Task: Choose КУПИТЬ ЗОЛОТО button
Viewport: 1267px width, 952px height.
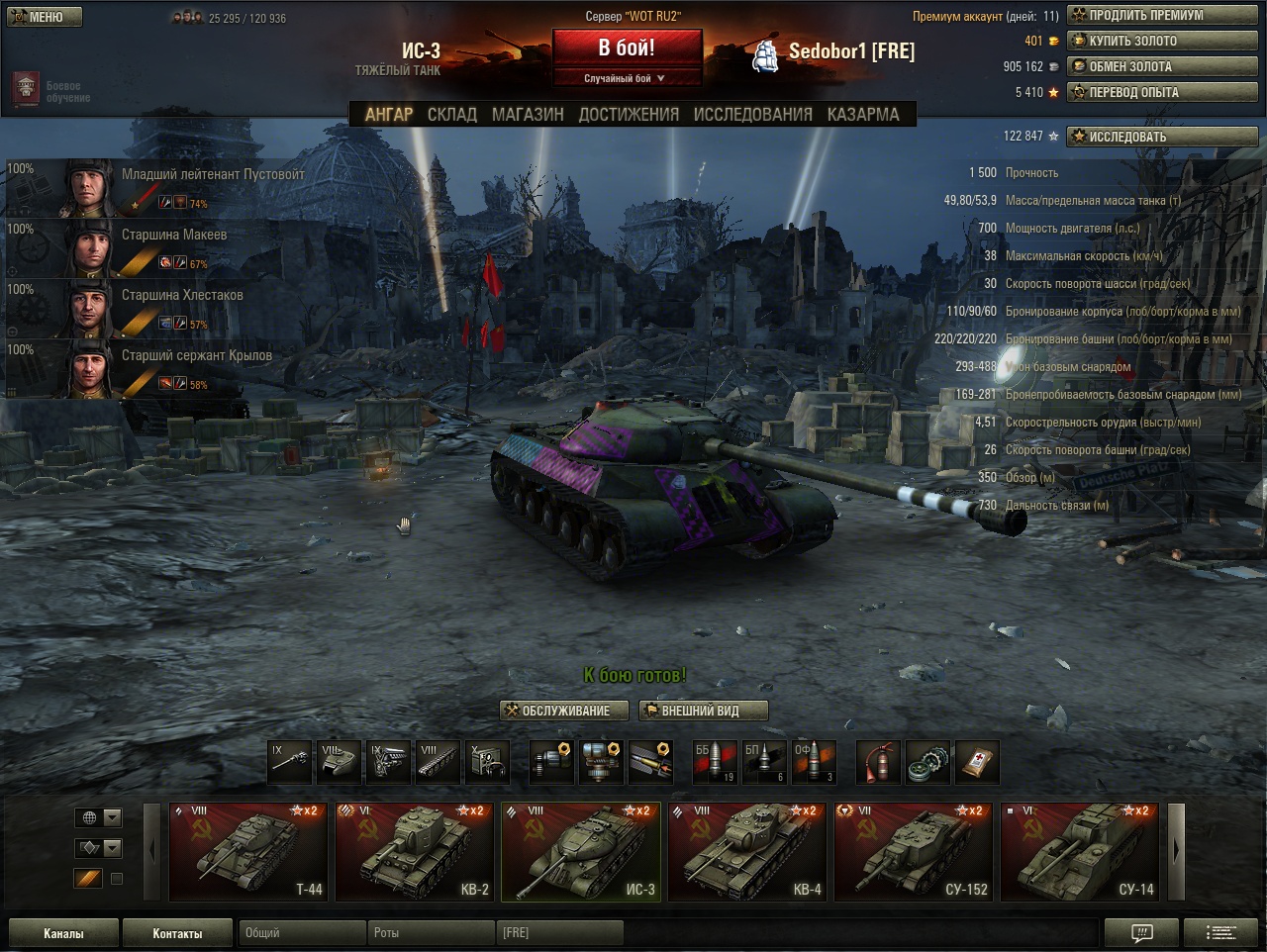Action: tap(1162, 42)
